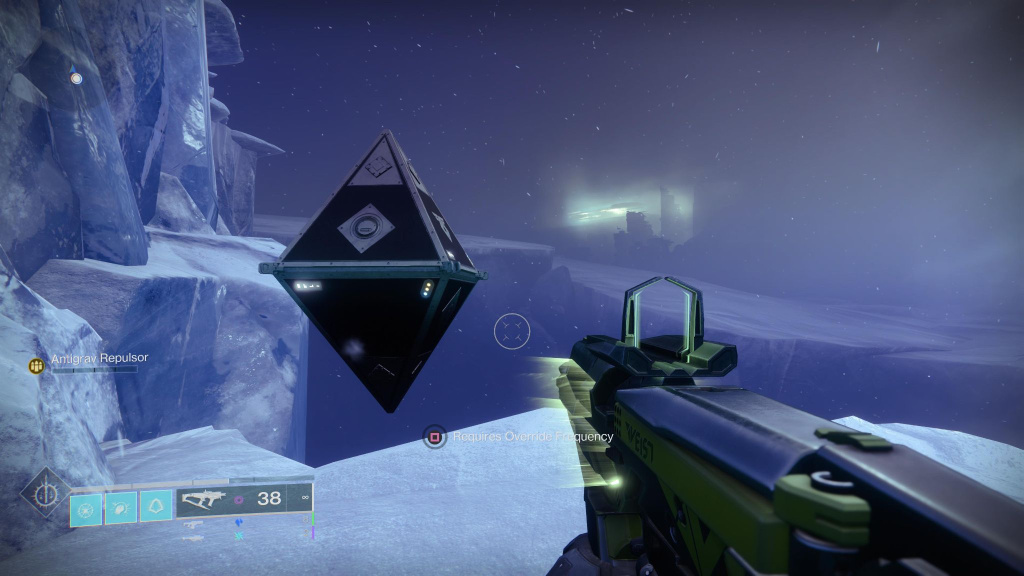The width and height of the screenshot is (1024, 576).
Task: Click the Antigrav Repulsor buff icon
Action: (37, 367)
